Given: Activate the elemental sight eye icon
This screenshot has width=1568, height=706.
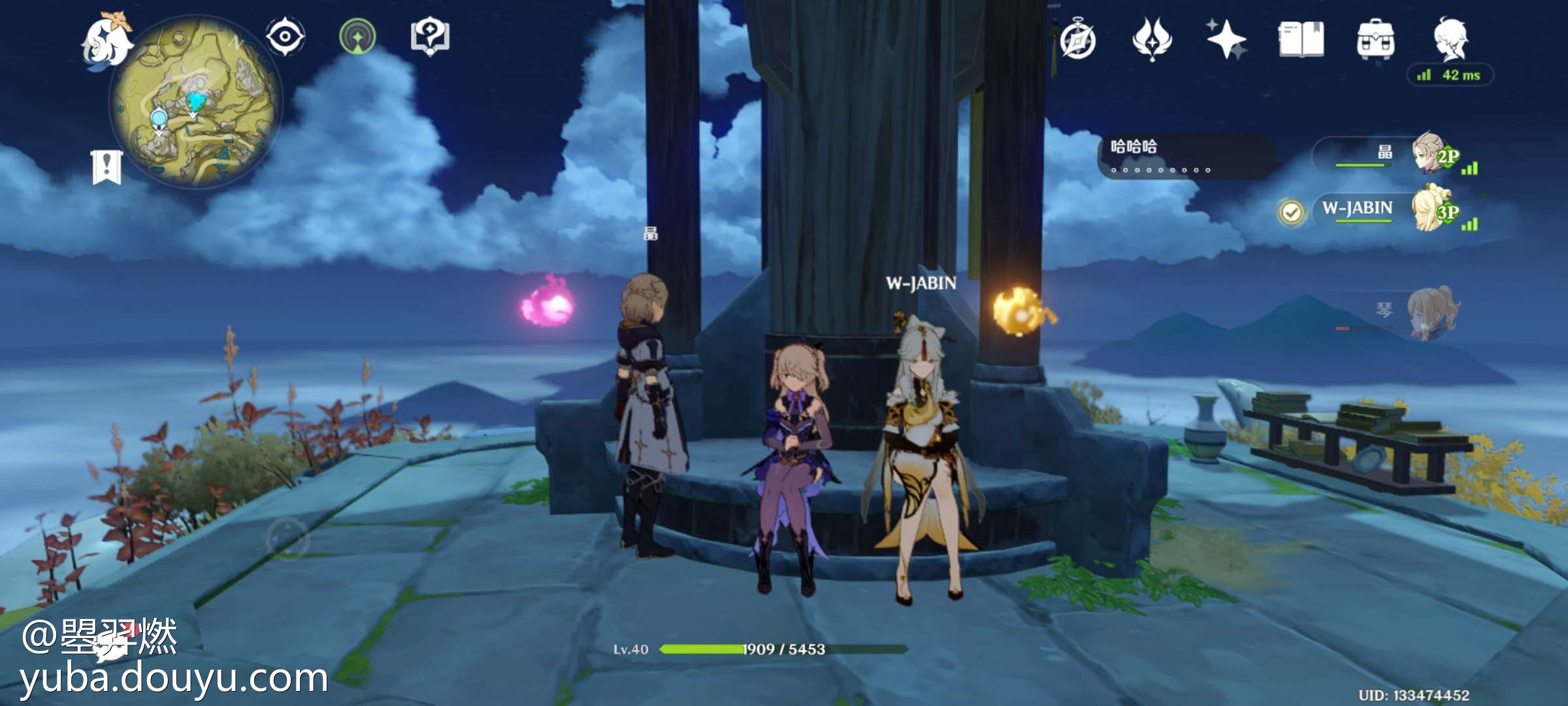Looking at the screenshot, I should [285, 36].
